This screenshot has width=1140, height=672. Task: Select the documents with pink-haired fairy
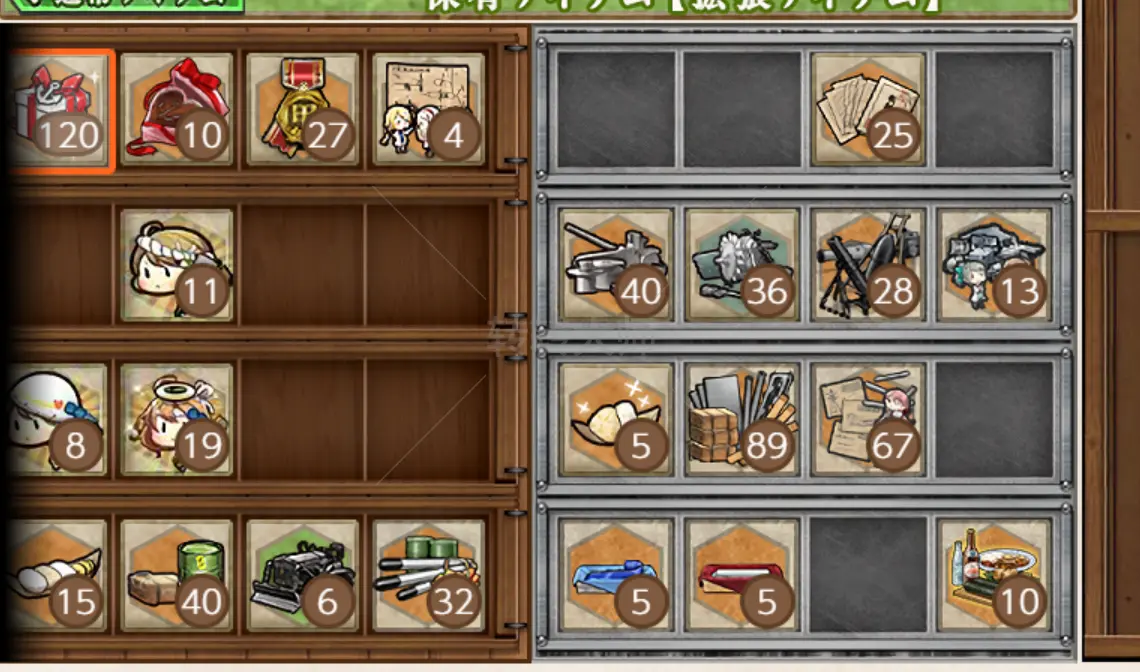(868, 419)
